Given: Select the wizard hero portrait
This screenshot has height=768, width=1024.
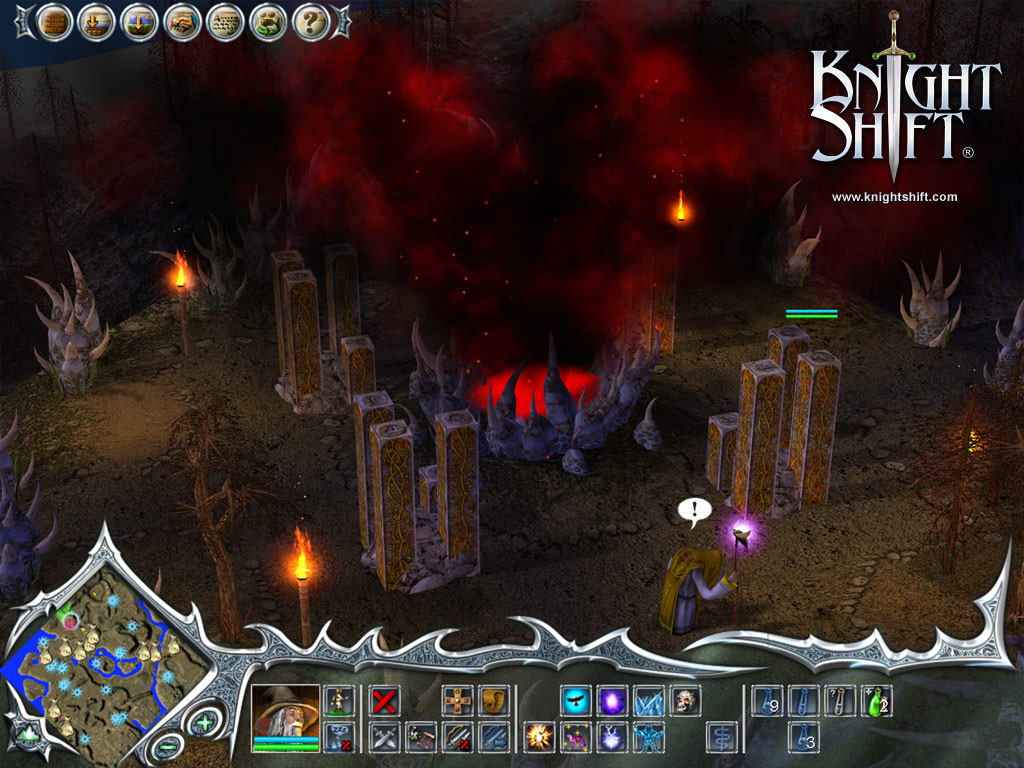Looking at the screenshot, I should pyautogui.click(x=286, y=710).
